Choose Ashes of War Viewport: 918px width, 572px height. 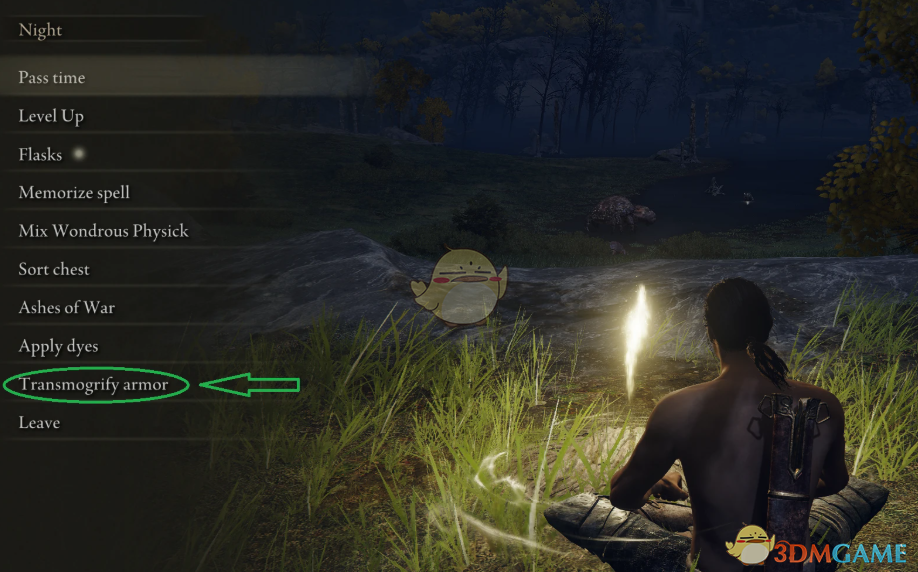pos(66,308)
